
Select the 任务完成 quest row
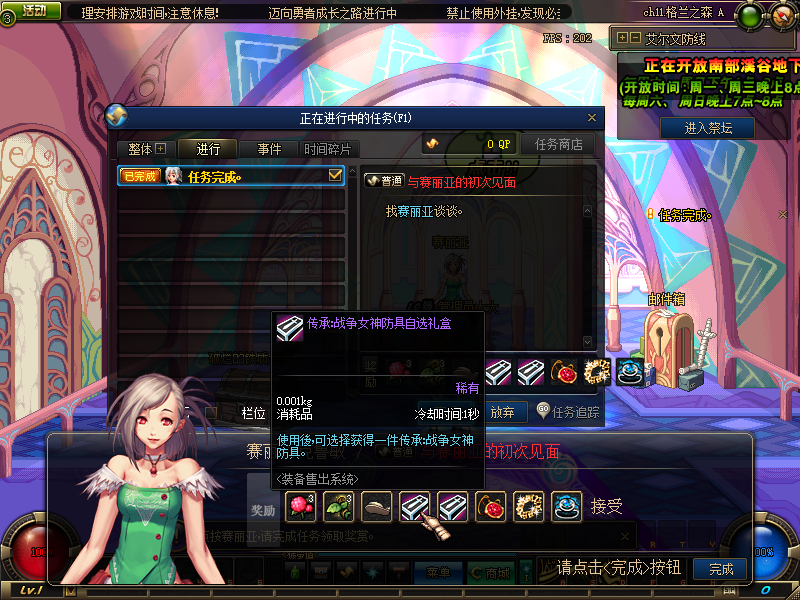pyautogui.click(x=231, y=177)
